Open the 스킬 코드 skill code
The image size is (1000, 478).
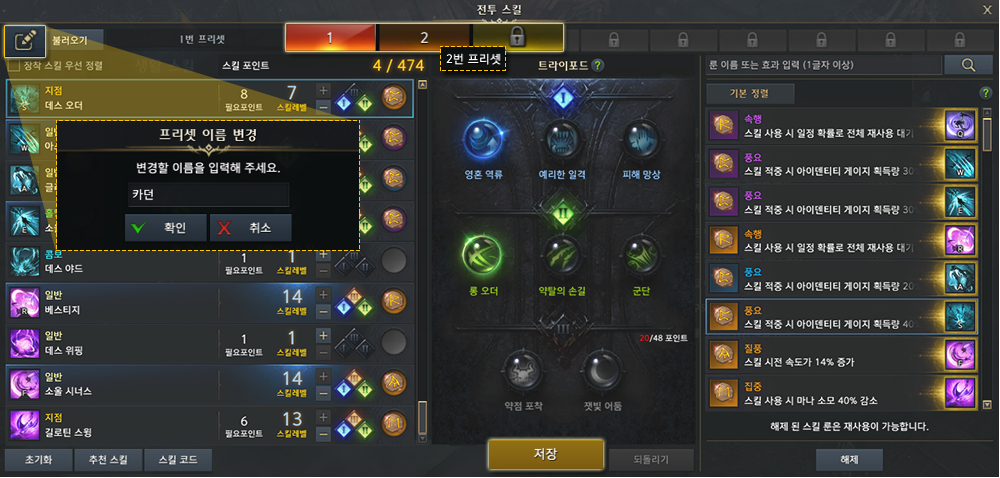pos(177,461)
